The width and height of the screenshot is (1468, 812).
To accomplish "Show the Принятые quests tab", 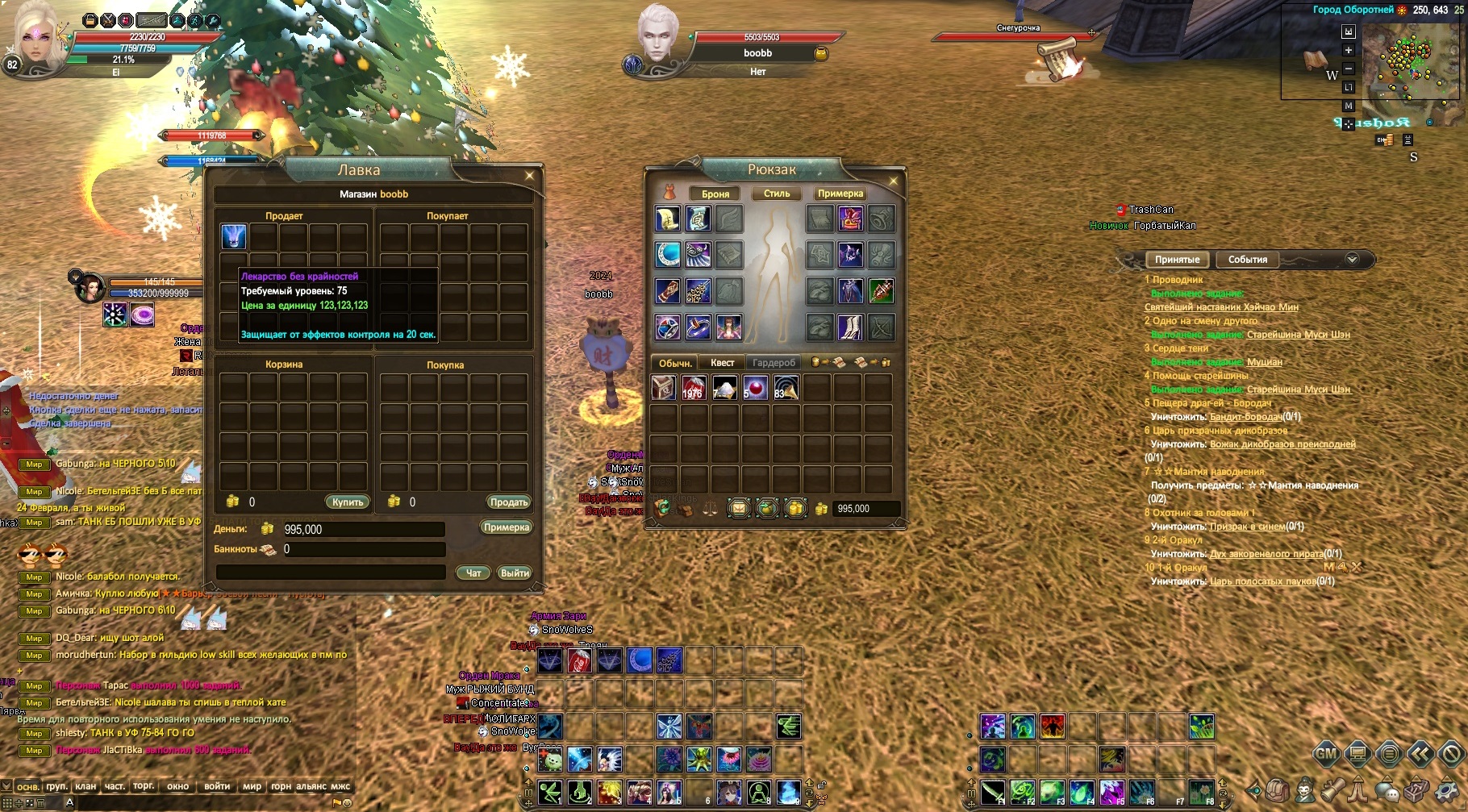I will coord(1177,260).
